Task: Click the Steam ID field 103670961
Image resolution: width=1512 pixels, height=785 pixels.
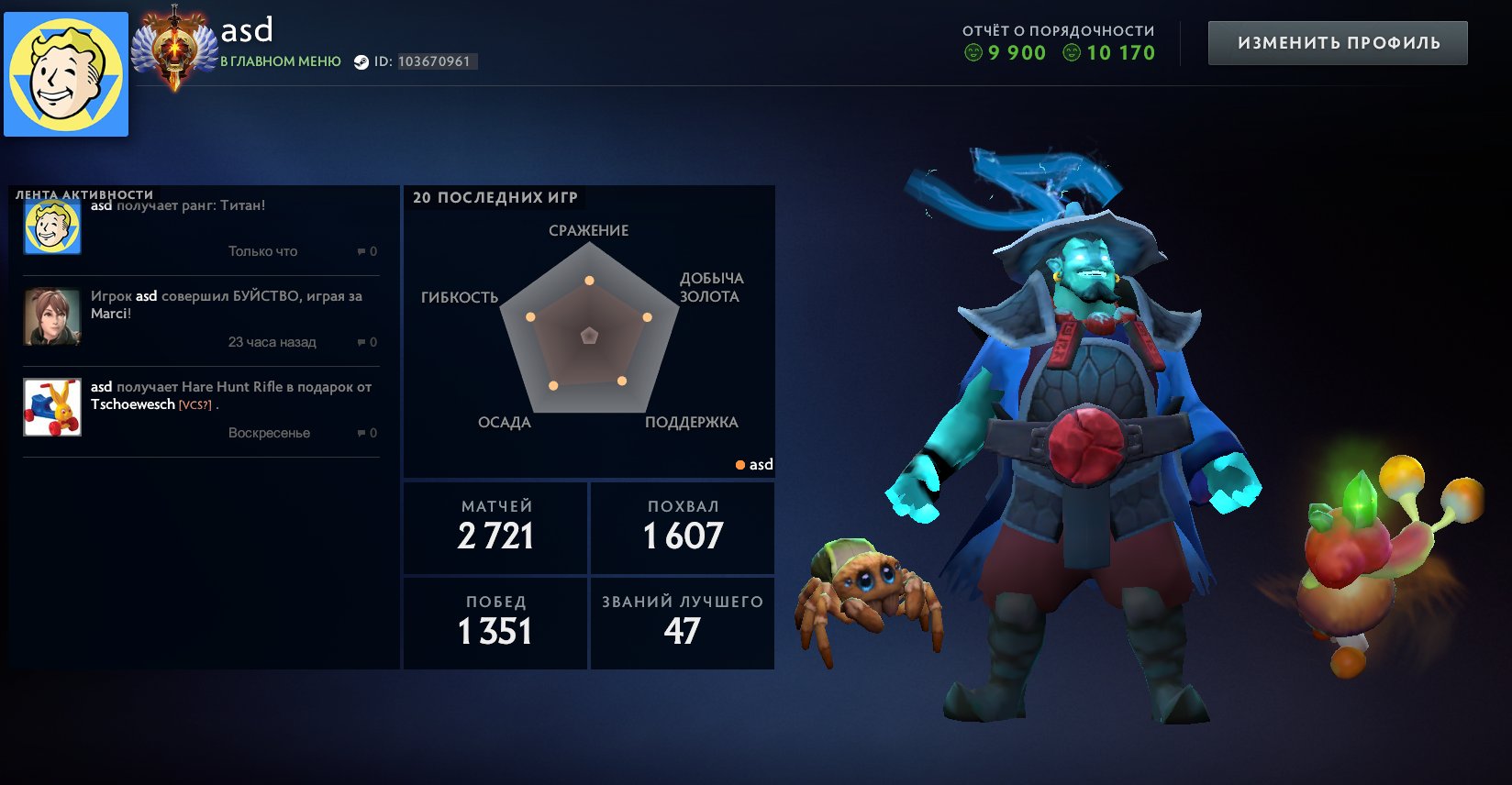Action: pos(434,61)
